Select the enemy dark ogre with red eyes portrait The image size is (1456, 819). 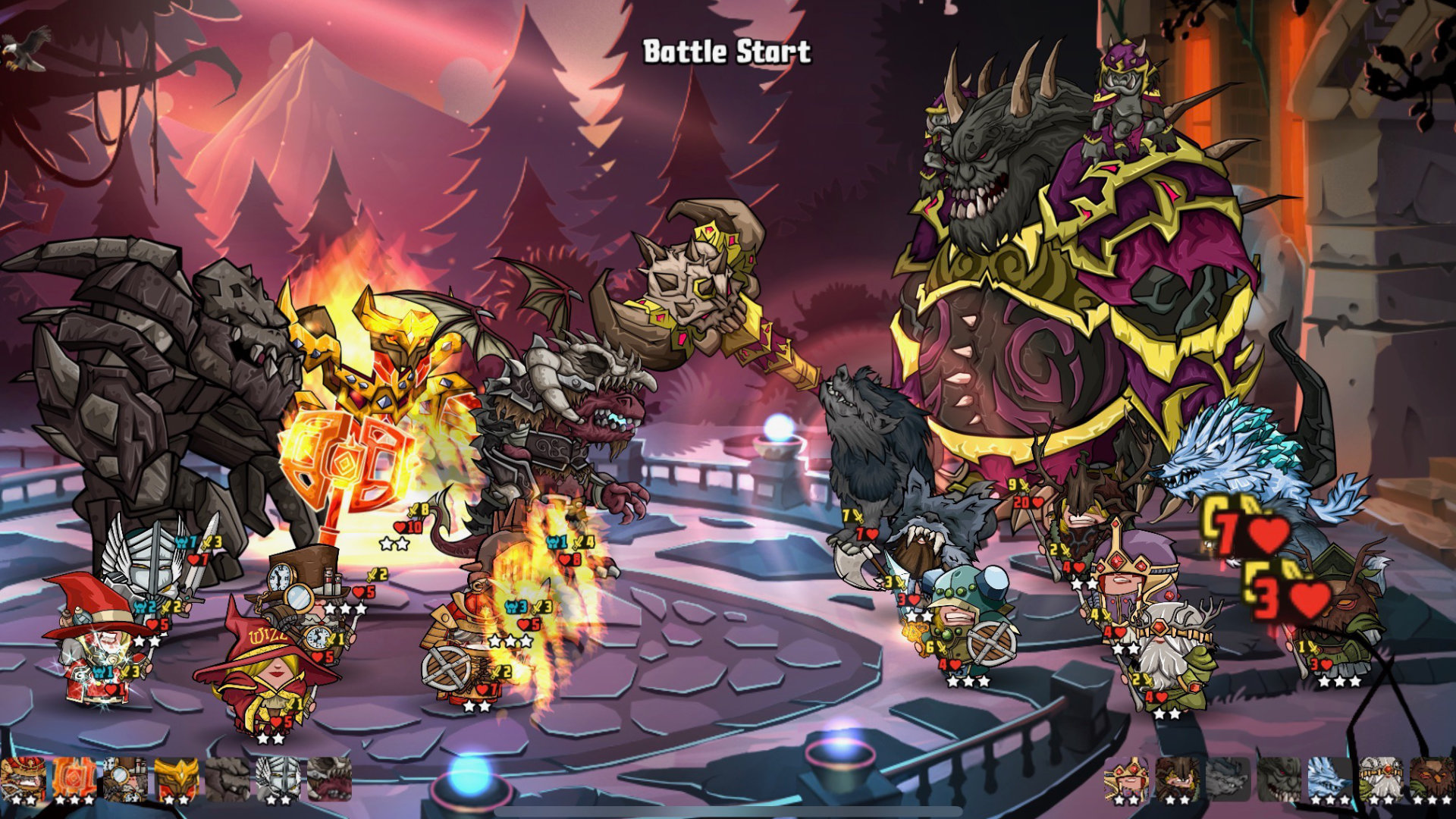[x=1279, y=779]
